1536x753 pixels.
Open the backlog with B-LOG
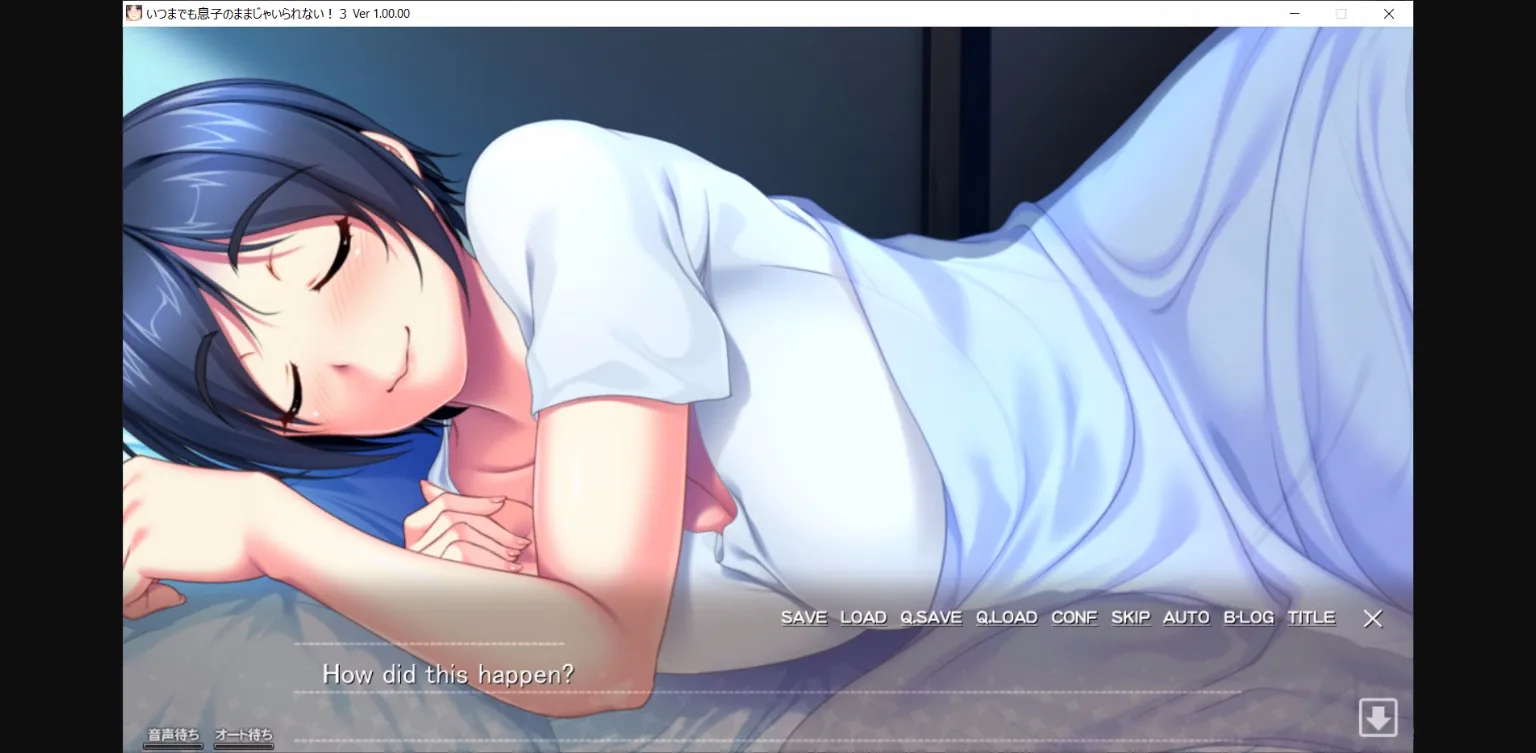(x=1248, y=617)
